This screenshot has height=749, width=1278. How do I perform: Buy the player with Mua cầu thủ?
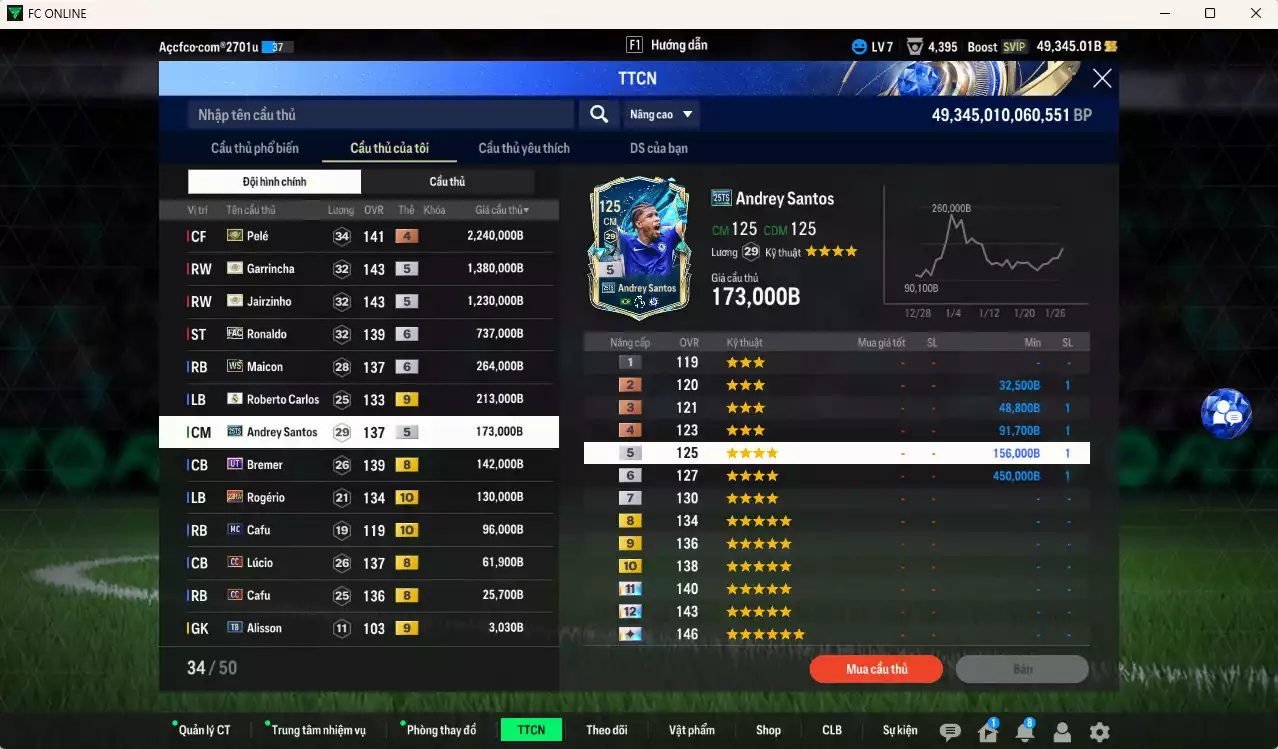876,669
